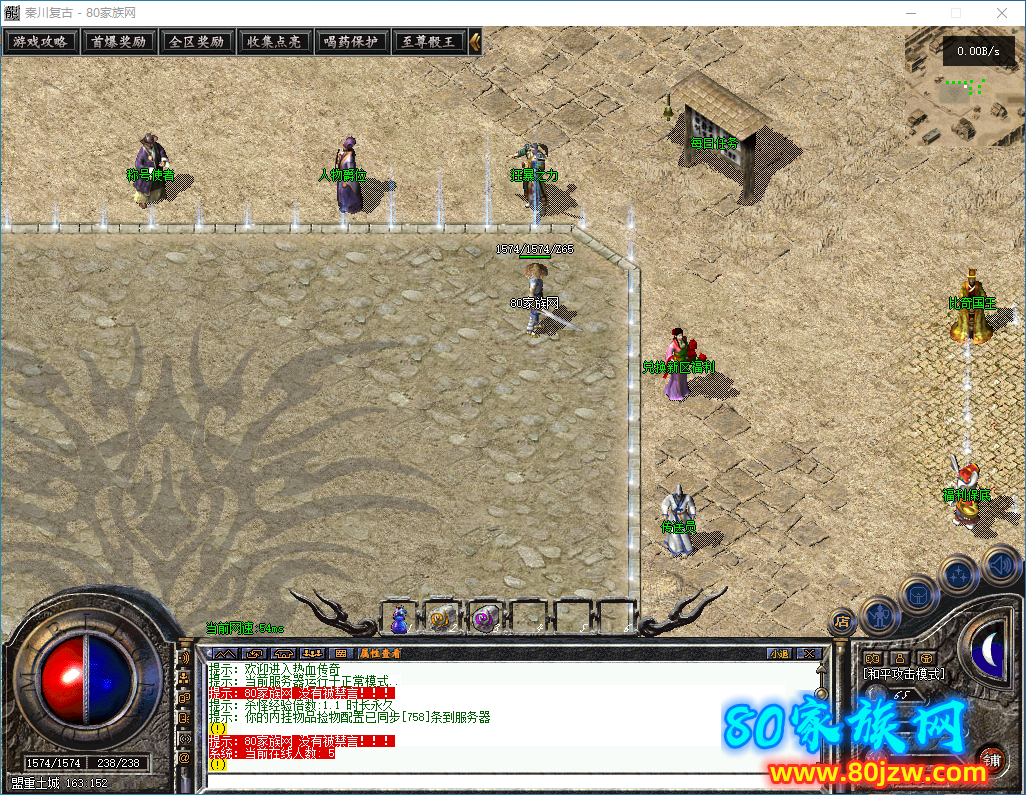Screen dimensions: 1026x795
Task: Open the 铺 stall button
Action: (992, 760)
